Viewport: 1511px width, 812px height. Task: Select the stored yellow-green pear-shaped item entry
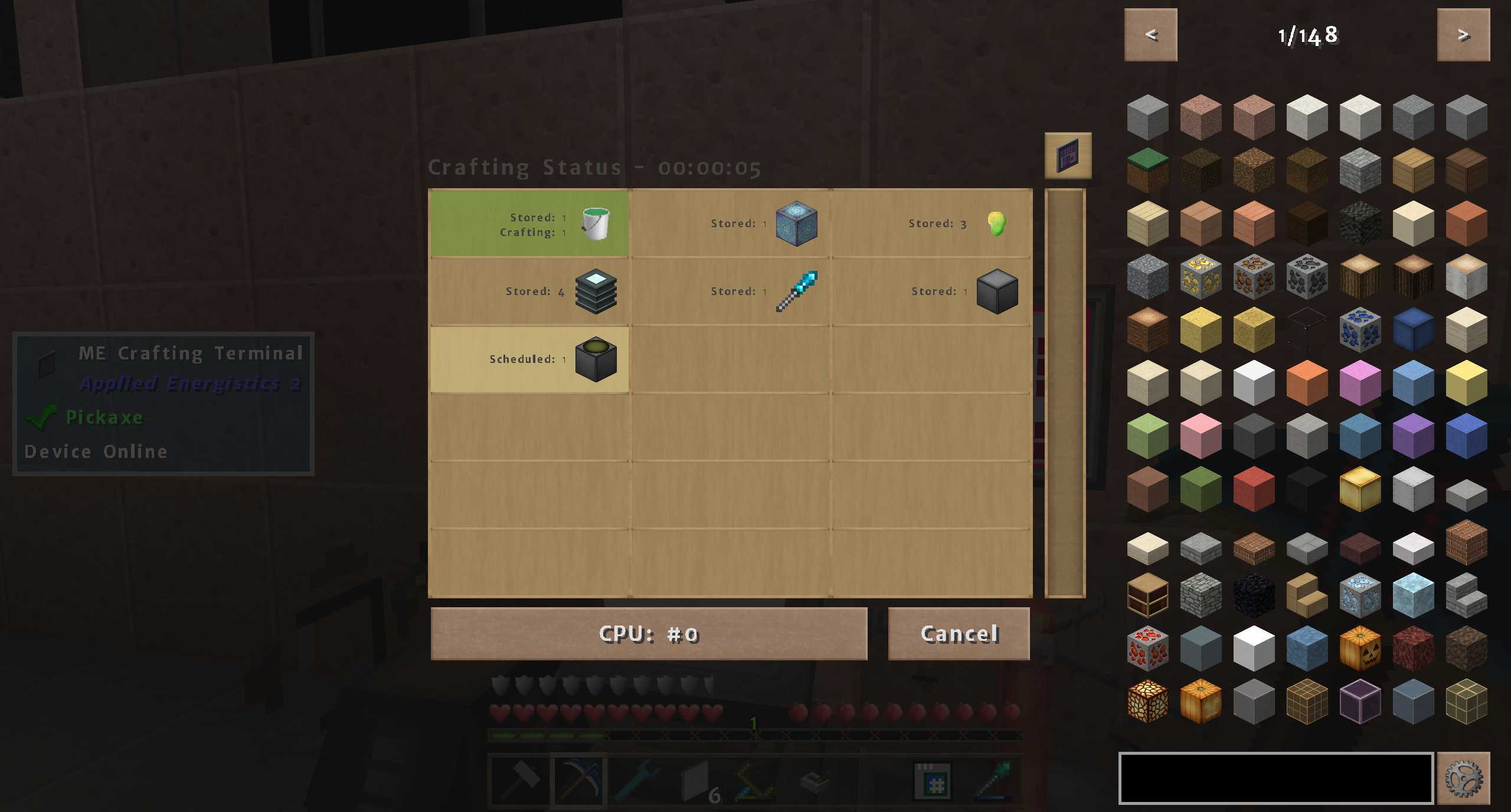click(931, 224)
